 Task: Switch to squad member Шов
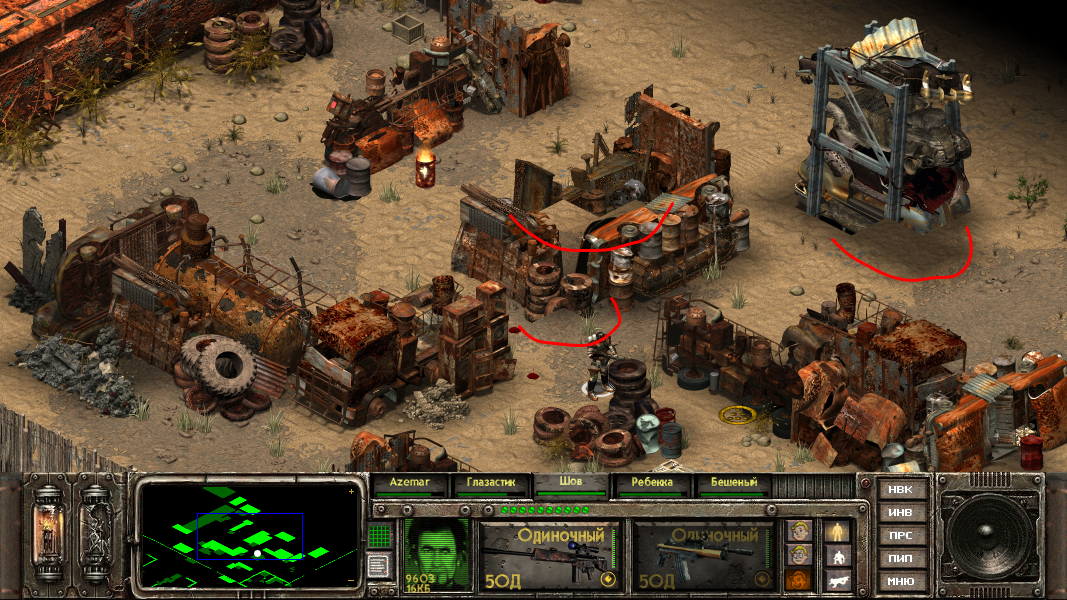[571, 482]
